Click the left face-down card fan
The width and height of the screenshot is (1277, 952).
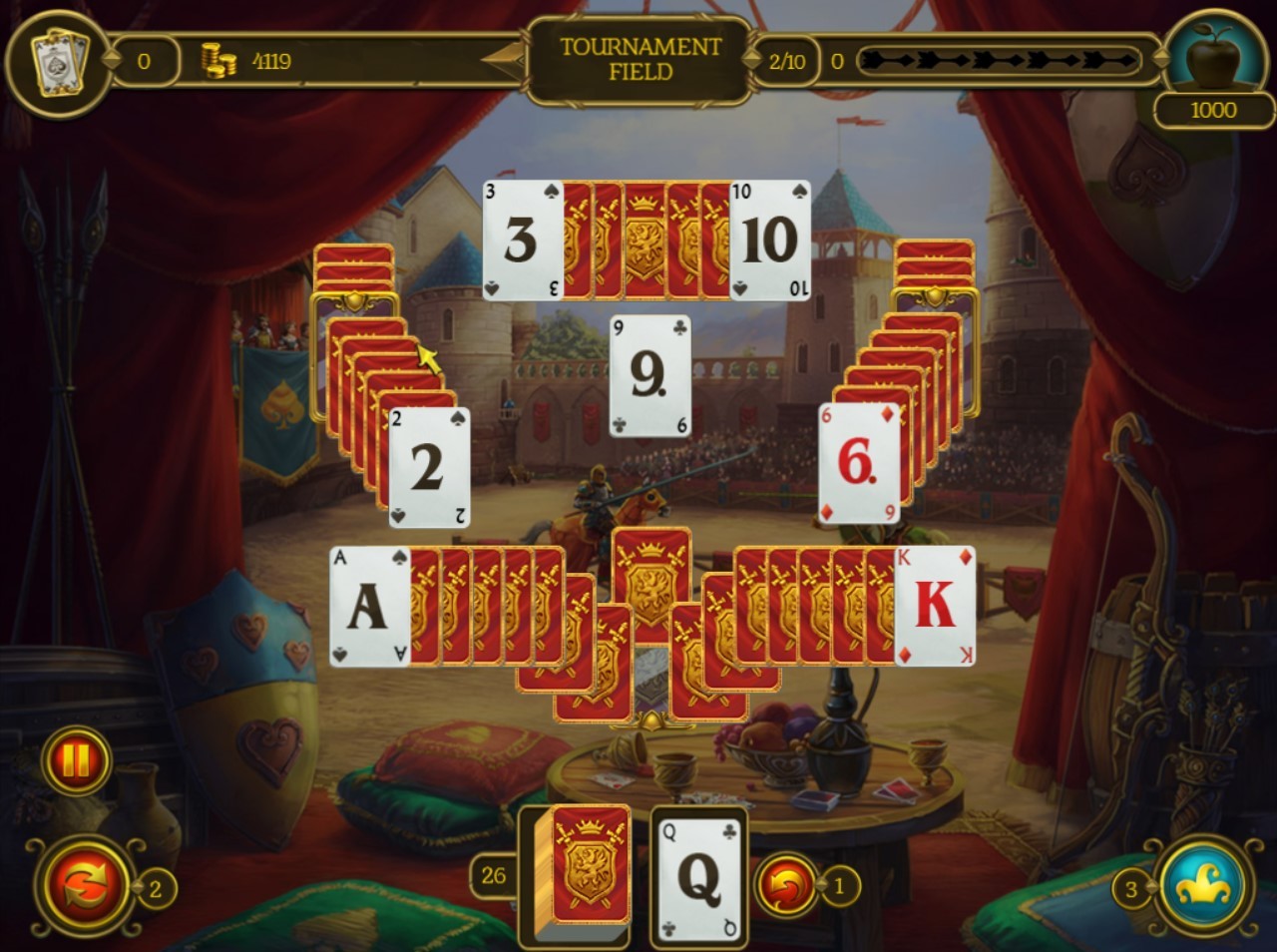(x=379, y=359)
